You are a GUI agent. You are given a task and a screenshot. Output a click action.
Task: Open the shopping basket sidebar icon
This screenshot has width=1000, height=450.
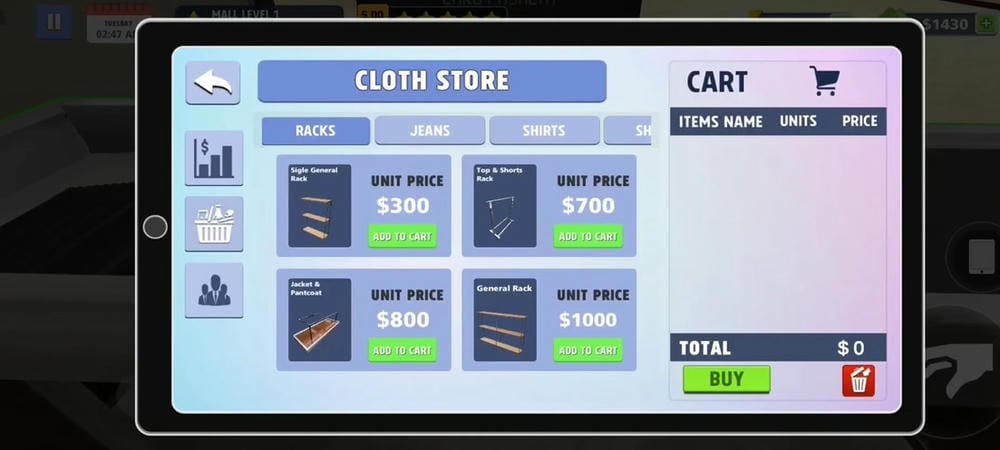(213, 224)
